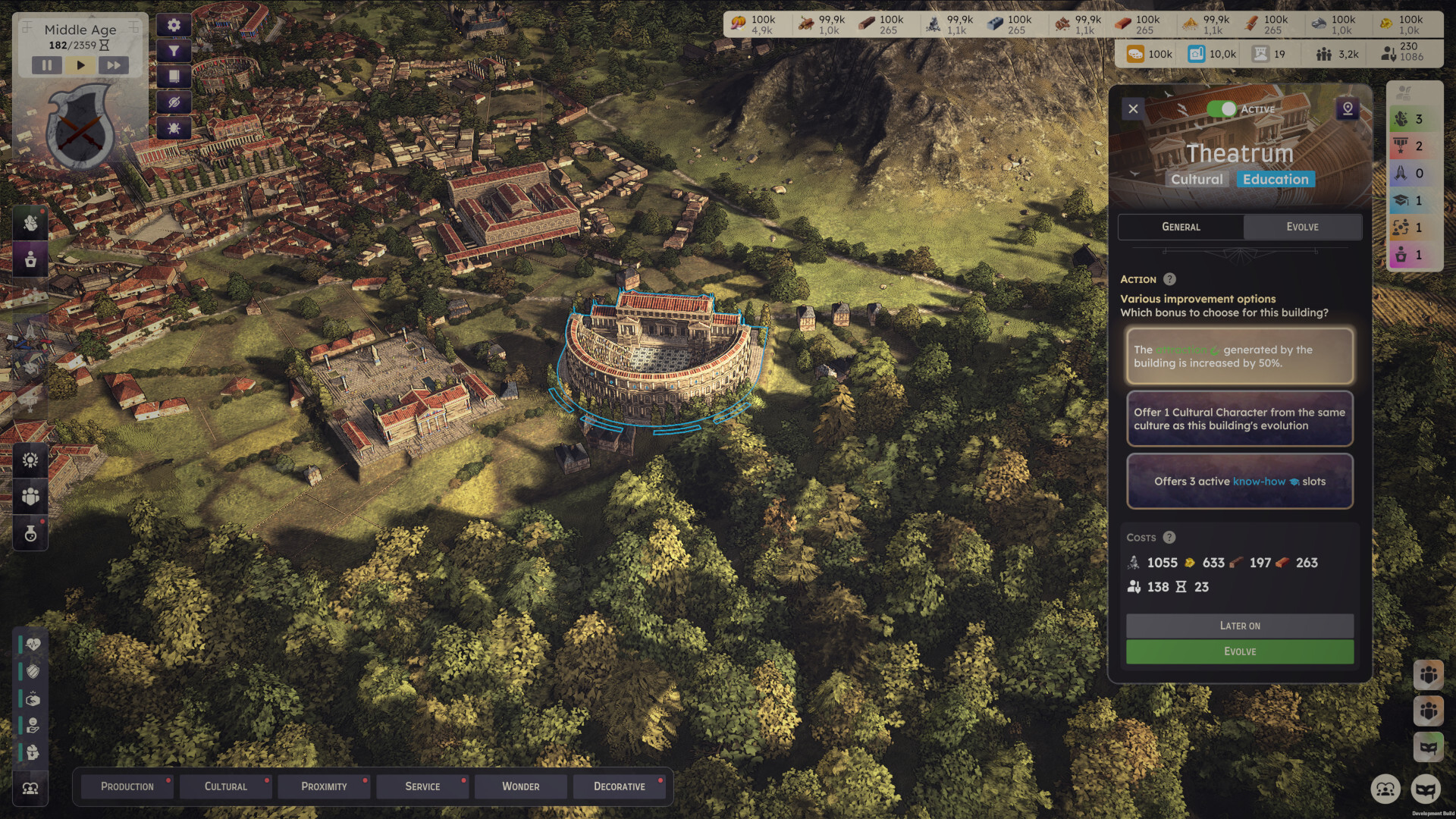Viewport: 1456px width, 819px height.
Task: Open the Cultural building category
Action: point(225,786)
